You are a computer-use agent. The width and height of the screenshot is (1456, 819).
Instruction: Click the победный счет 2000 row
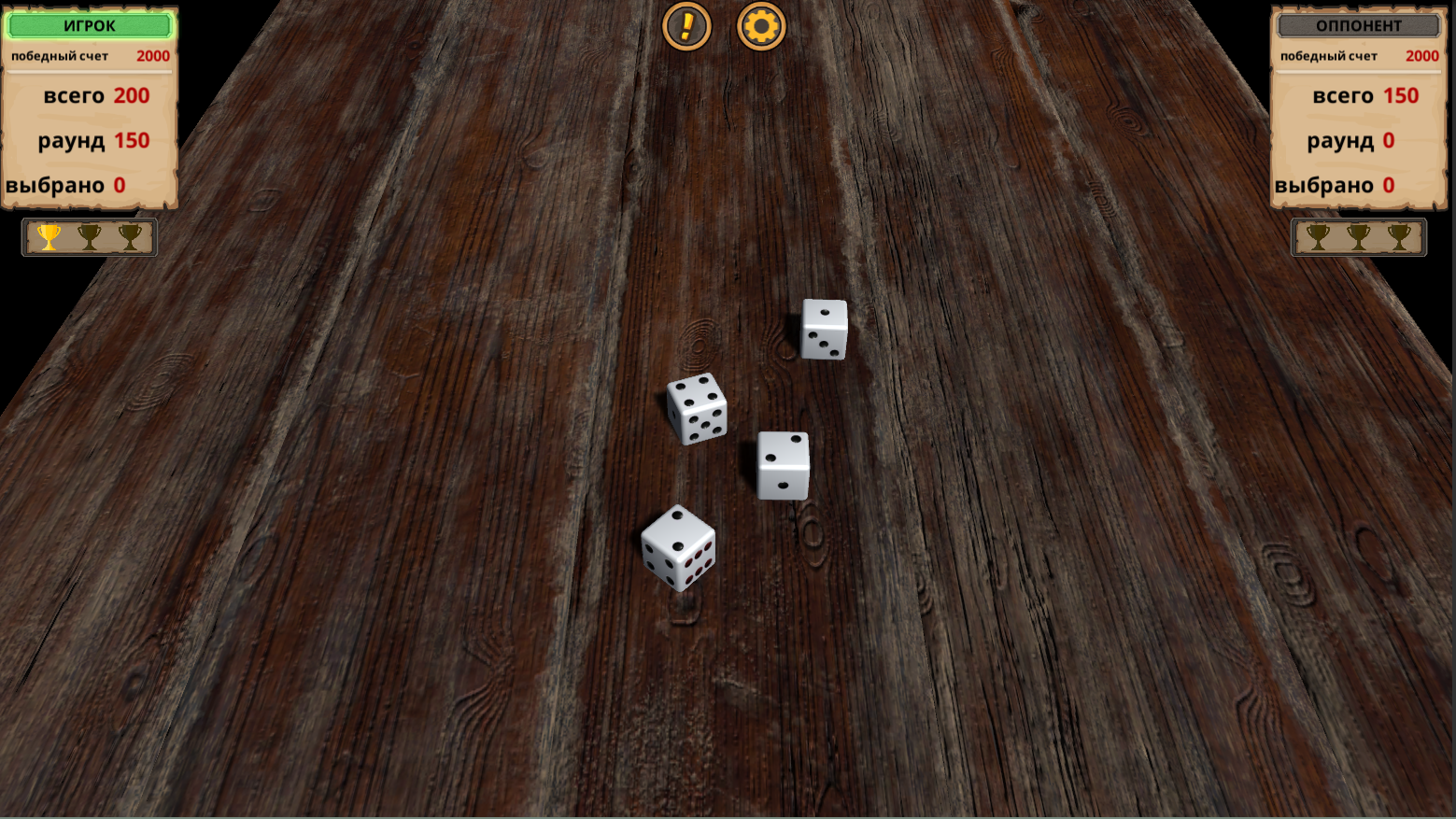point(89,55)
